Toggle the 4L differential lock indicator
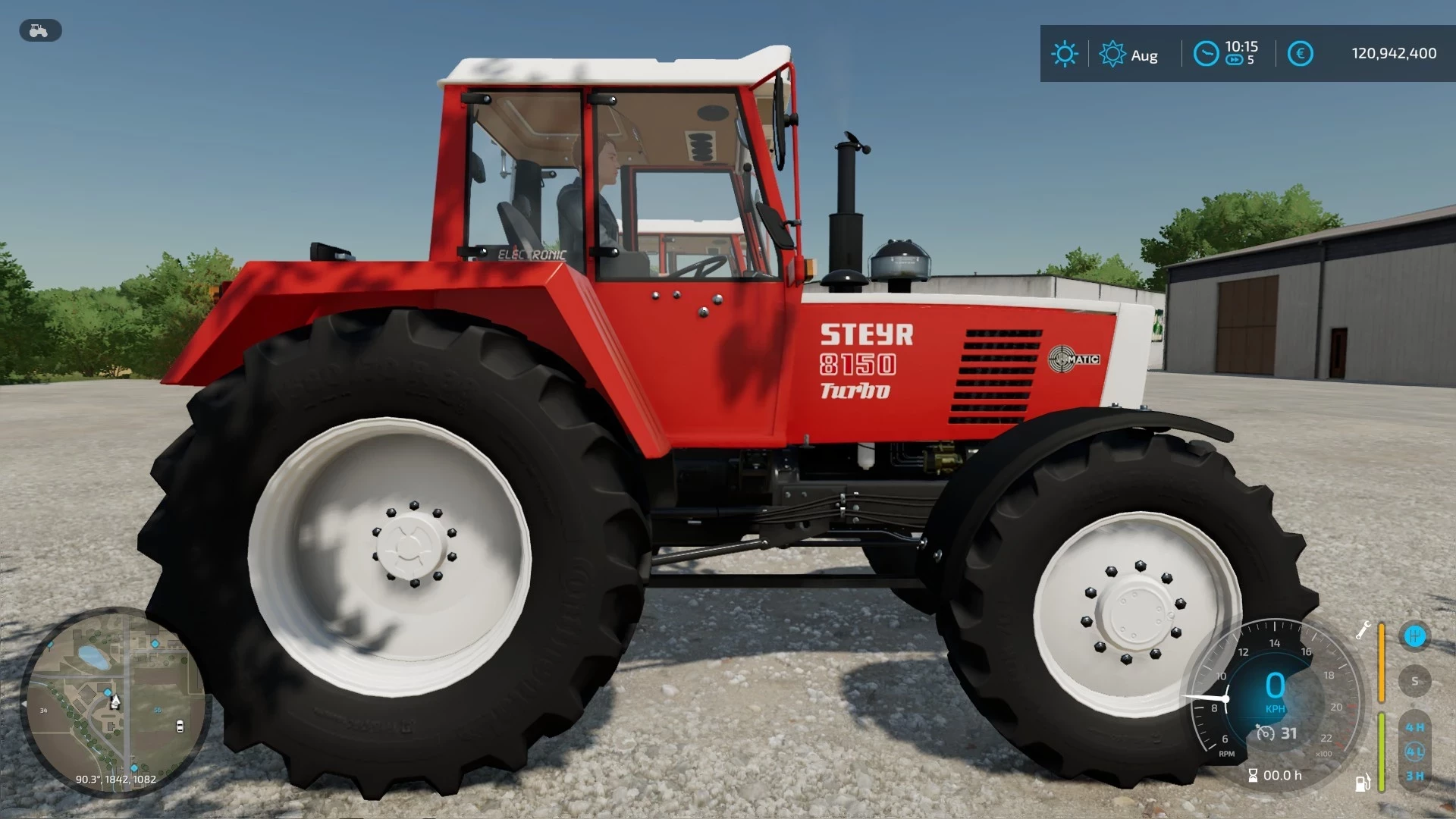The image size is (1456, 819). (x=1414, y=749)
